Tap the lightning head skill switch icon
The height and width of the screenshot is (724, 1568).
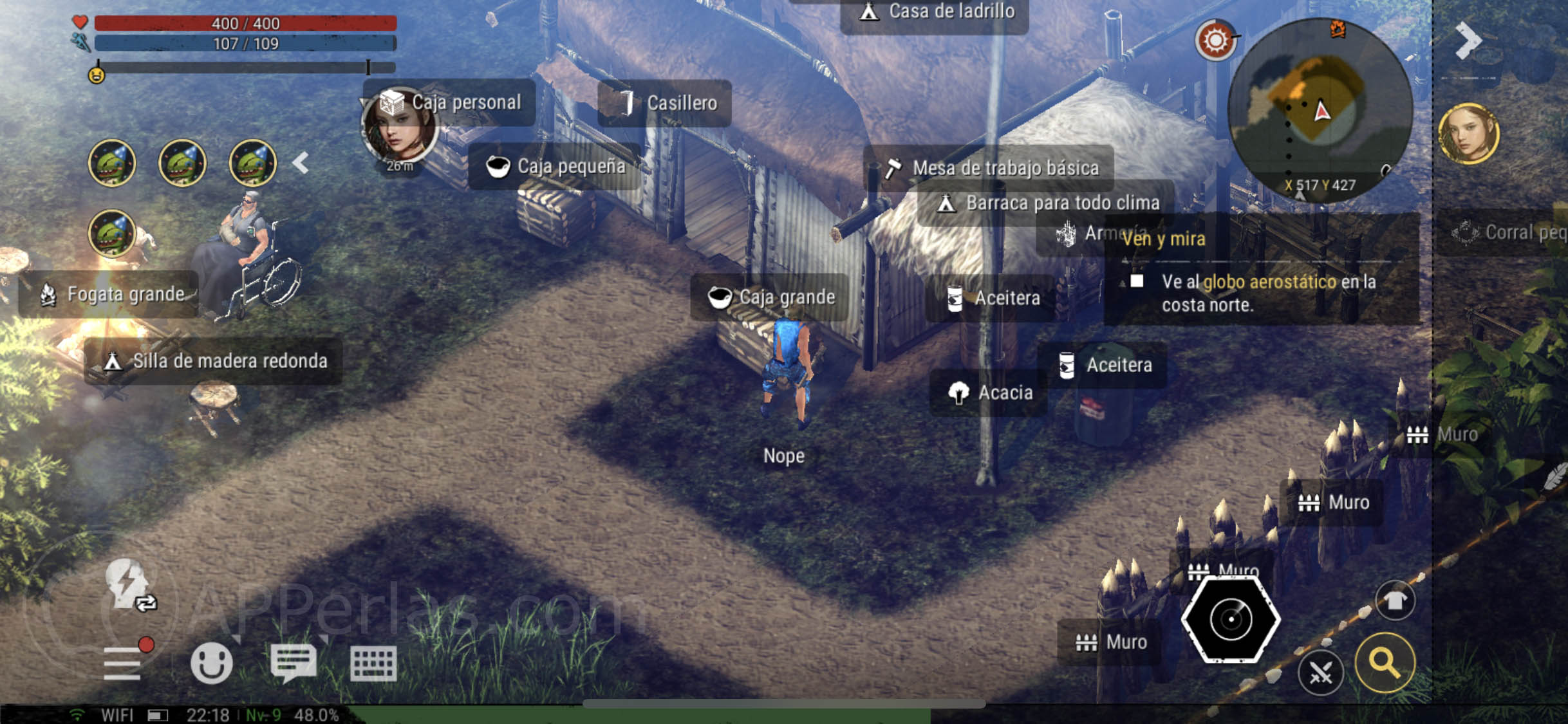point(129,583)
